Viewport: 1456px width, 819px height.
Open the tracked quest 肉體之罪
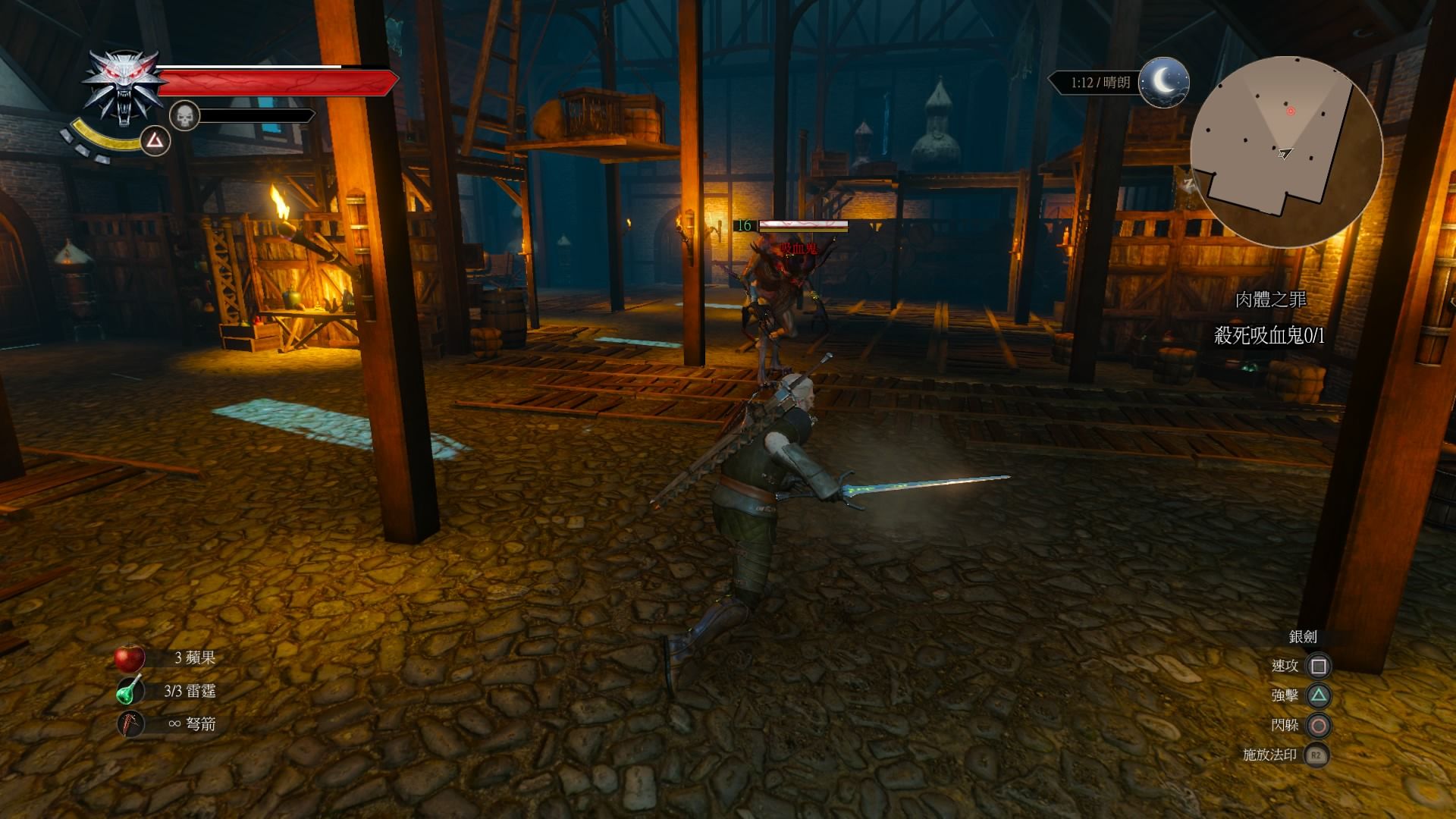pyautogui.click(x=1270, y=300)
